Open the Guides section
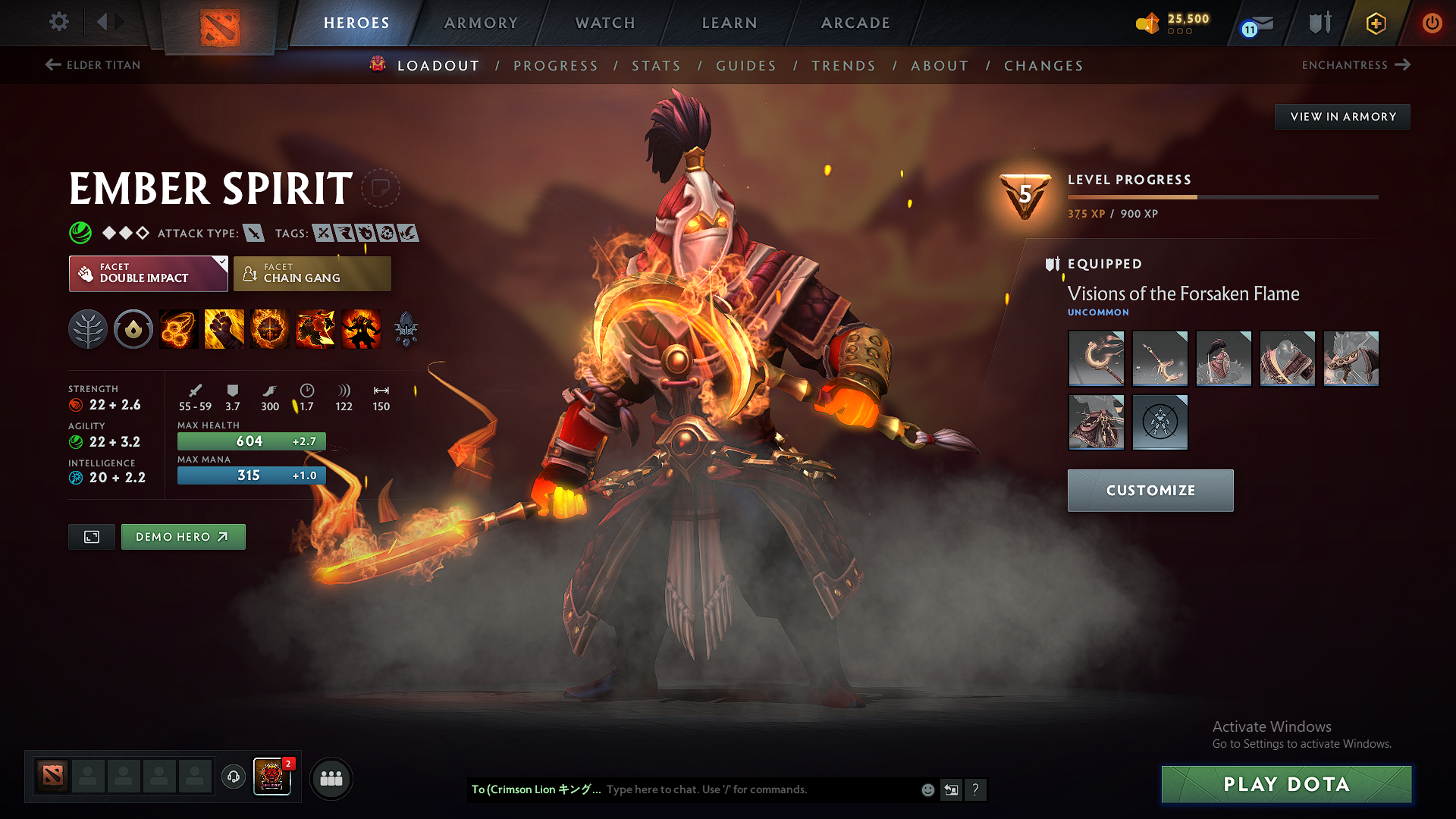 tap(746, 66)
